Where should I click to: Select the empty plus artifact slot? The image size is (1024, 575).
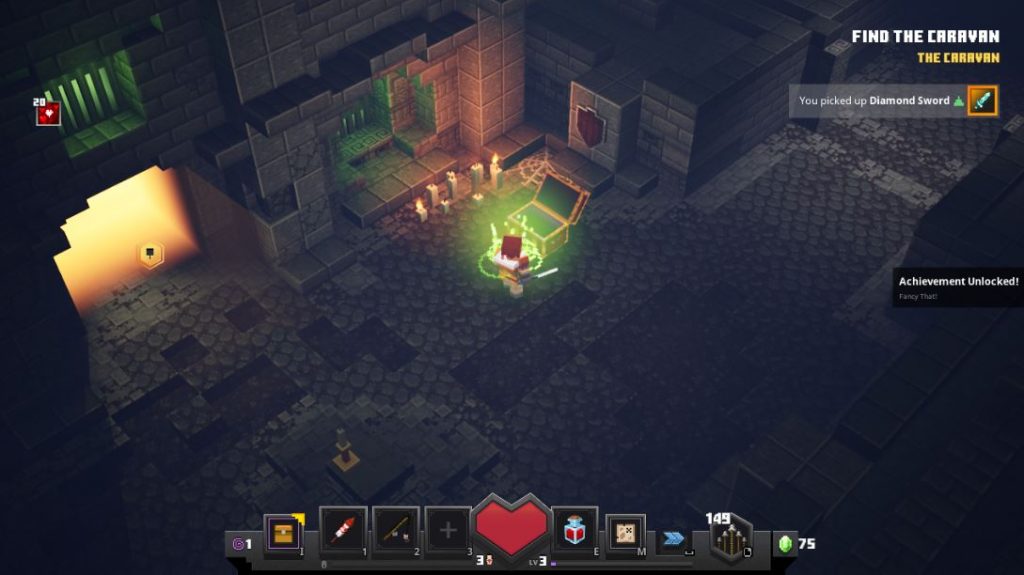coord(447,529)
